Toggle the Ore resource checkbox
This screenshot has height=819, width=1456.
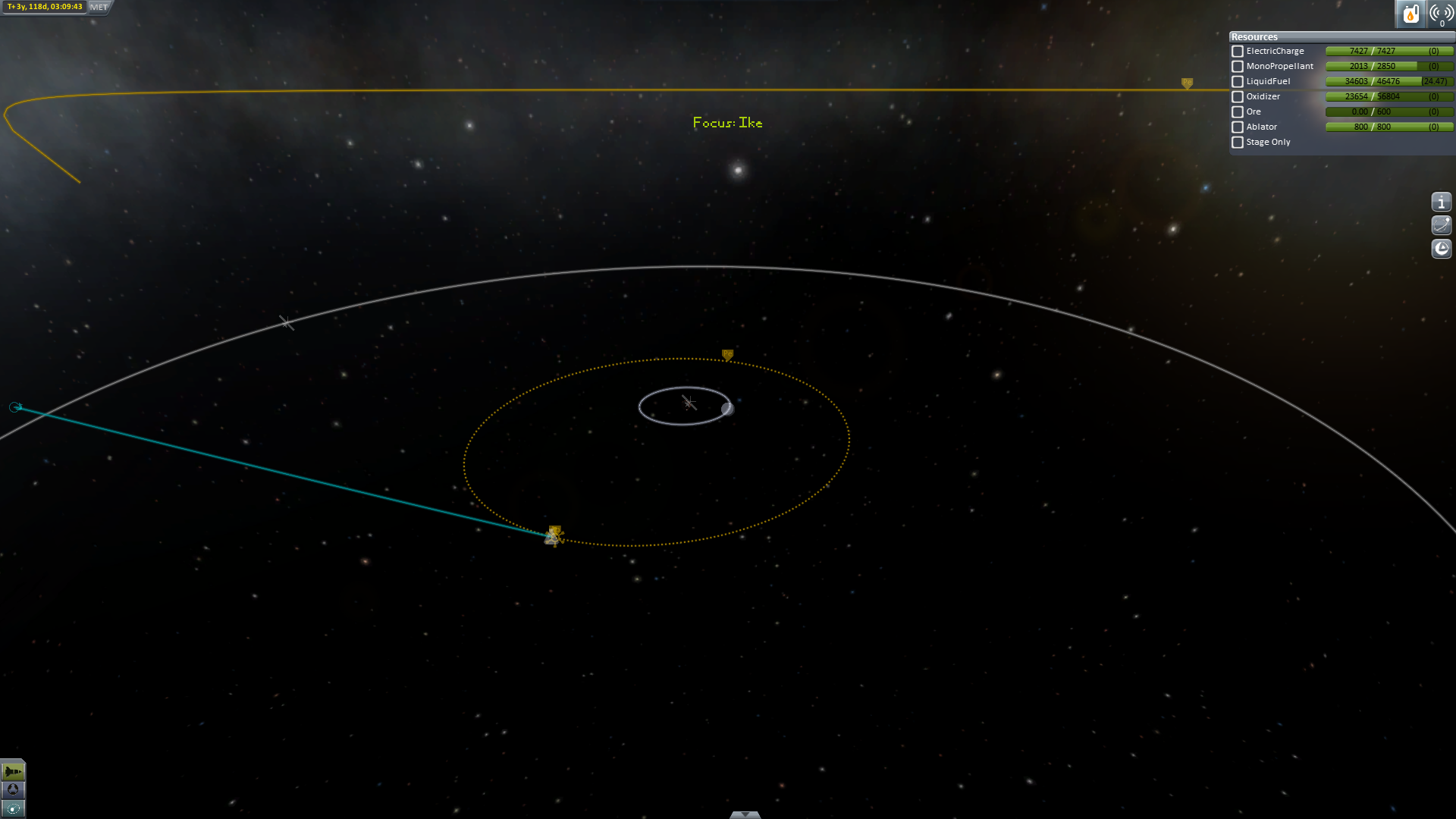coord(1238,112)
